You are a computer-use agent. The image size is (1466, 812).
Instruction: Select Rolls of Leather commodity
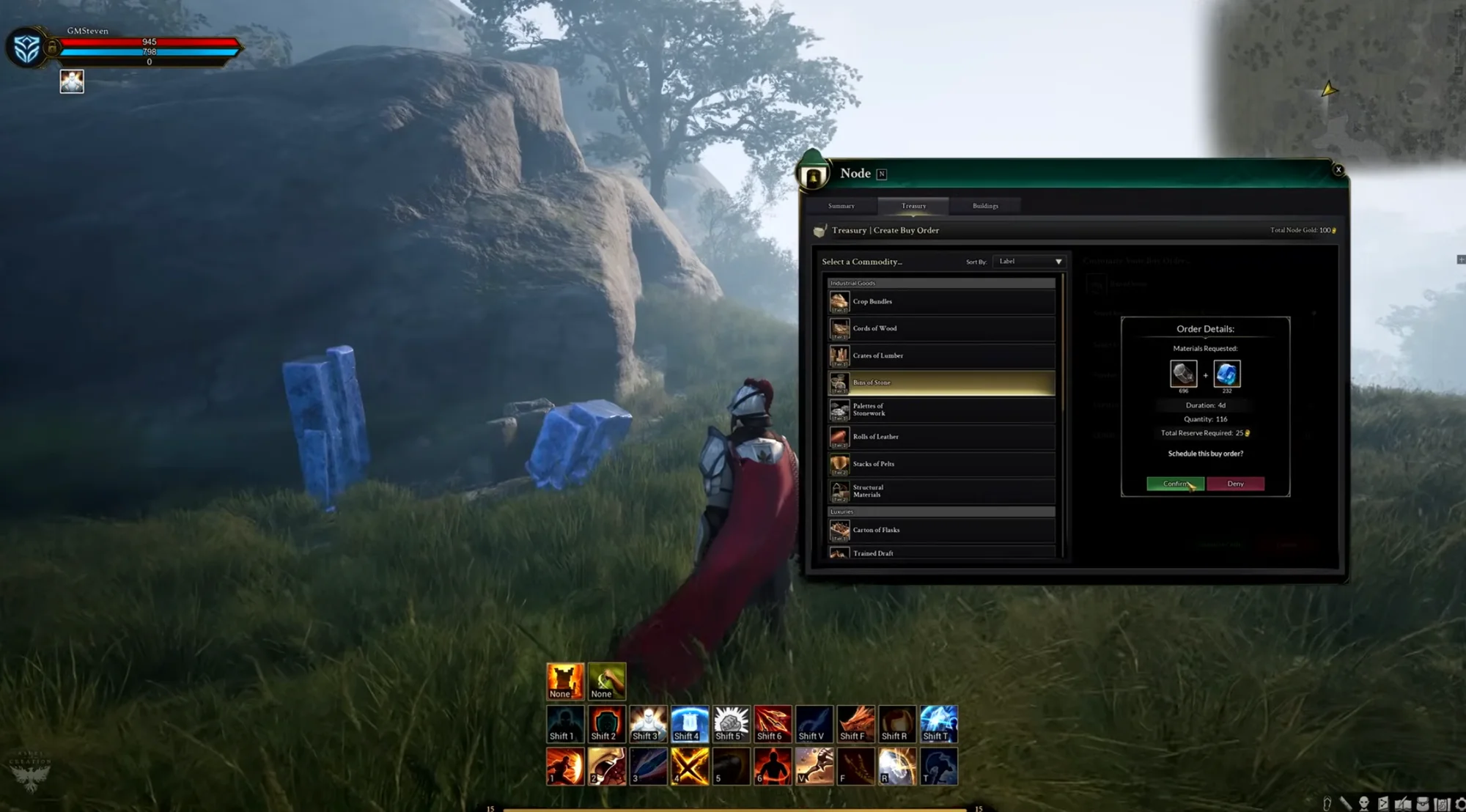[x=941, y=437]
